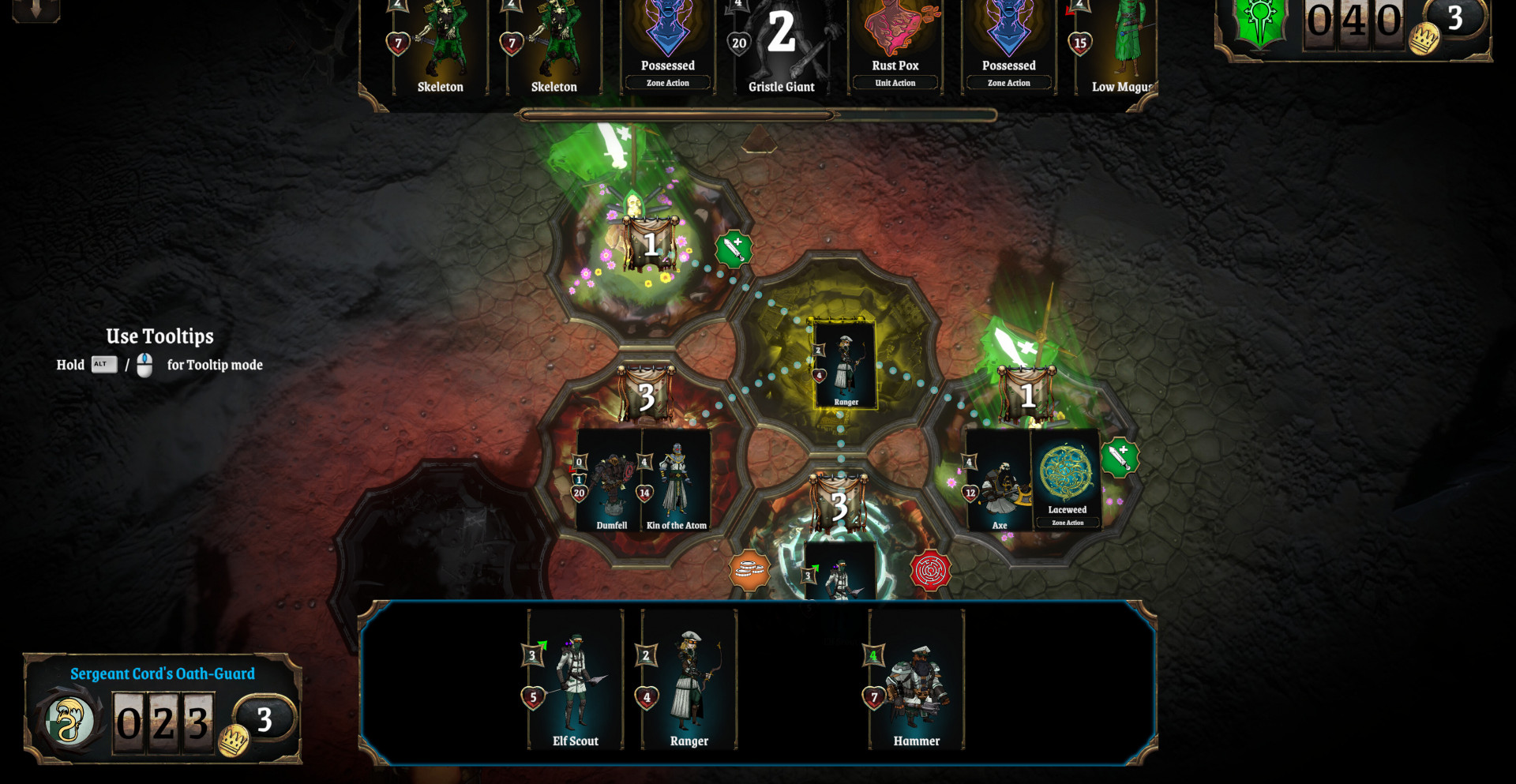
Task: Click the Dumfell unit on the board
Action: [610, 480]
